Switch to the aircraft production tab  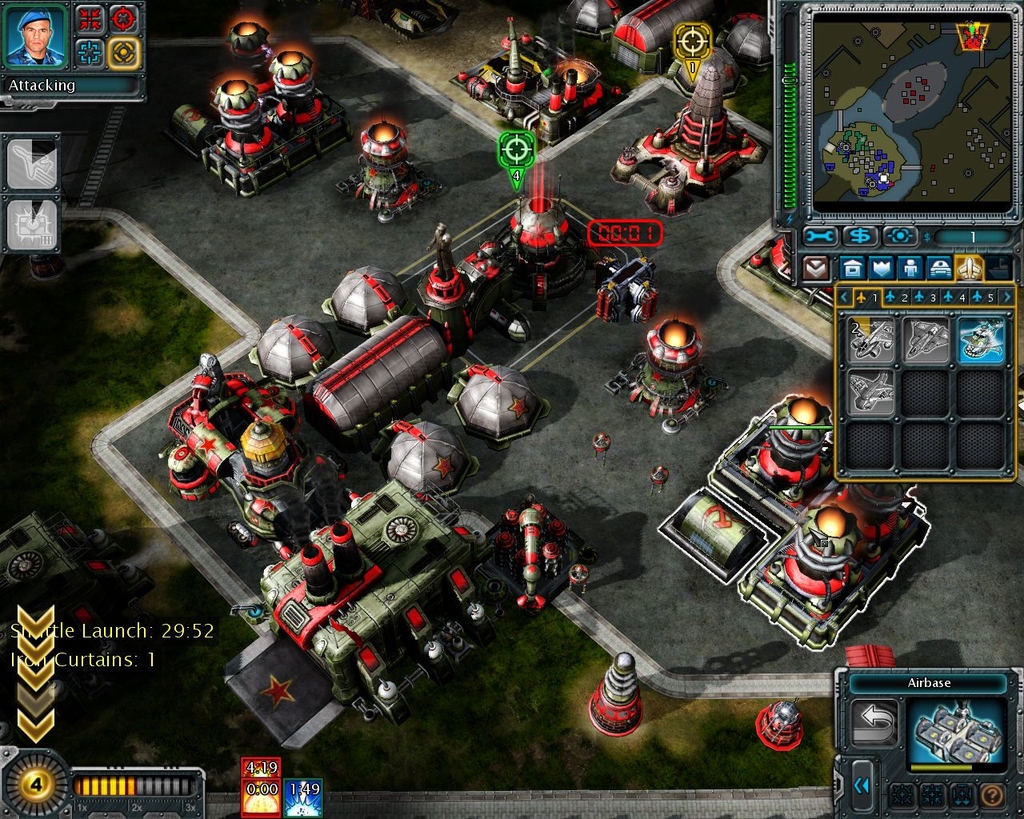969,268
